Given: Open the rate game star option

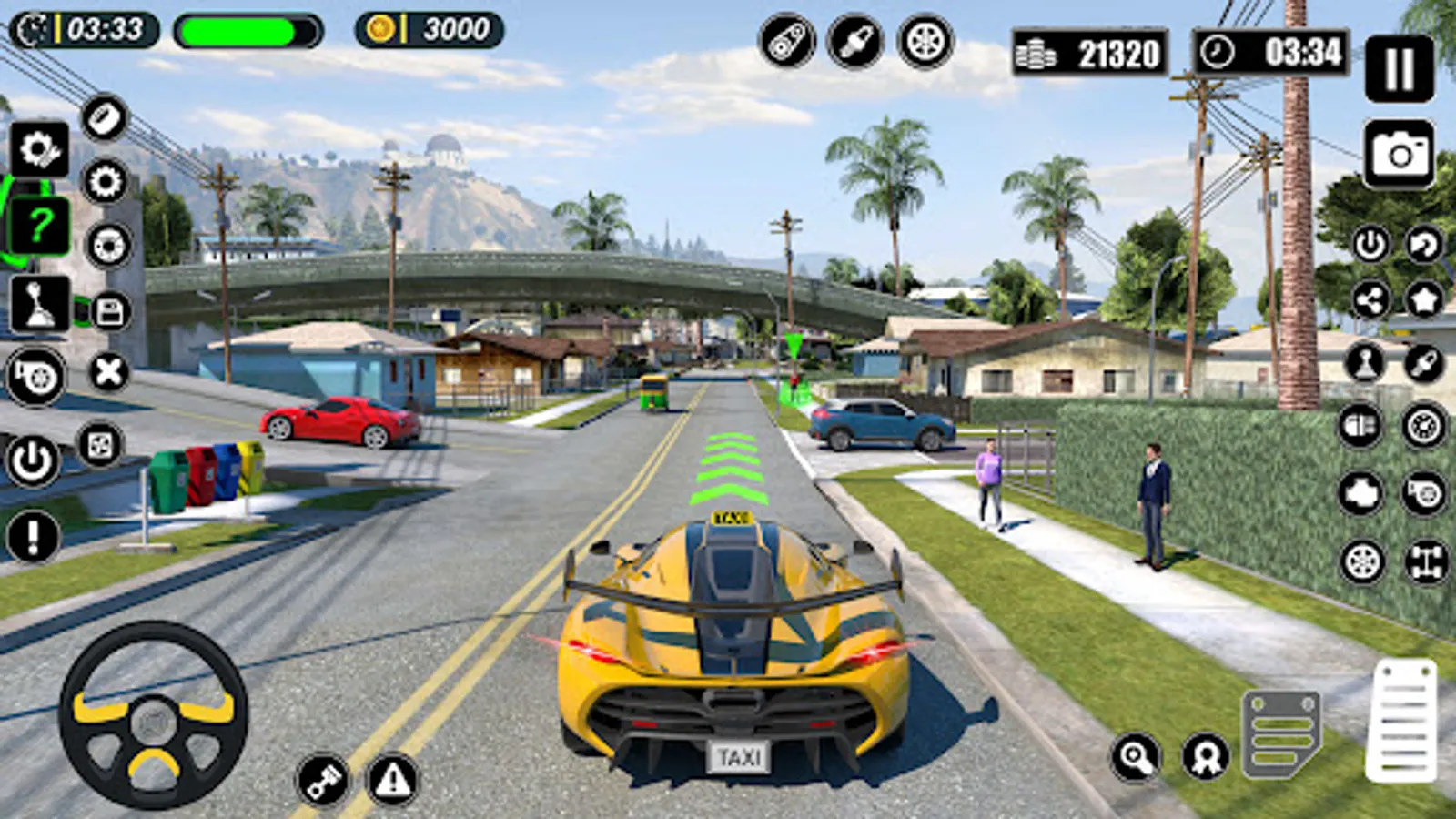Looking at the screenshot, I should (x=1425, y=299).
